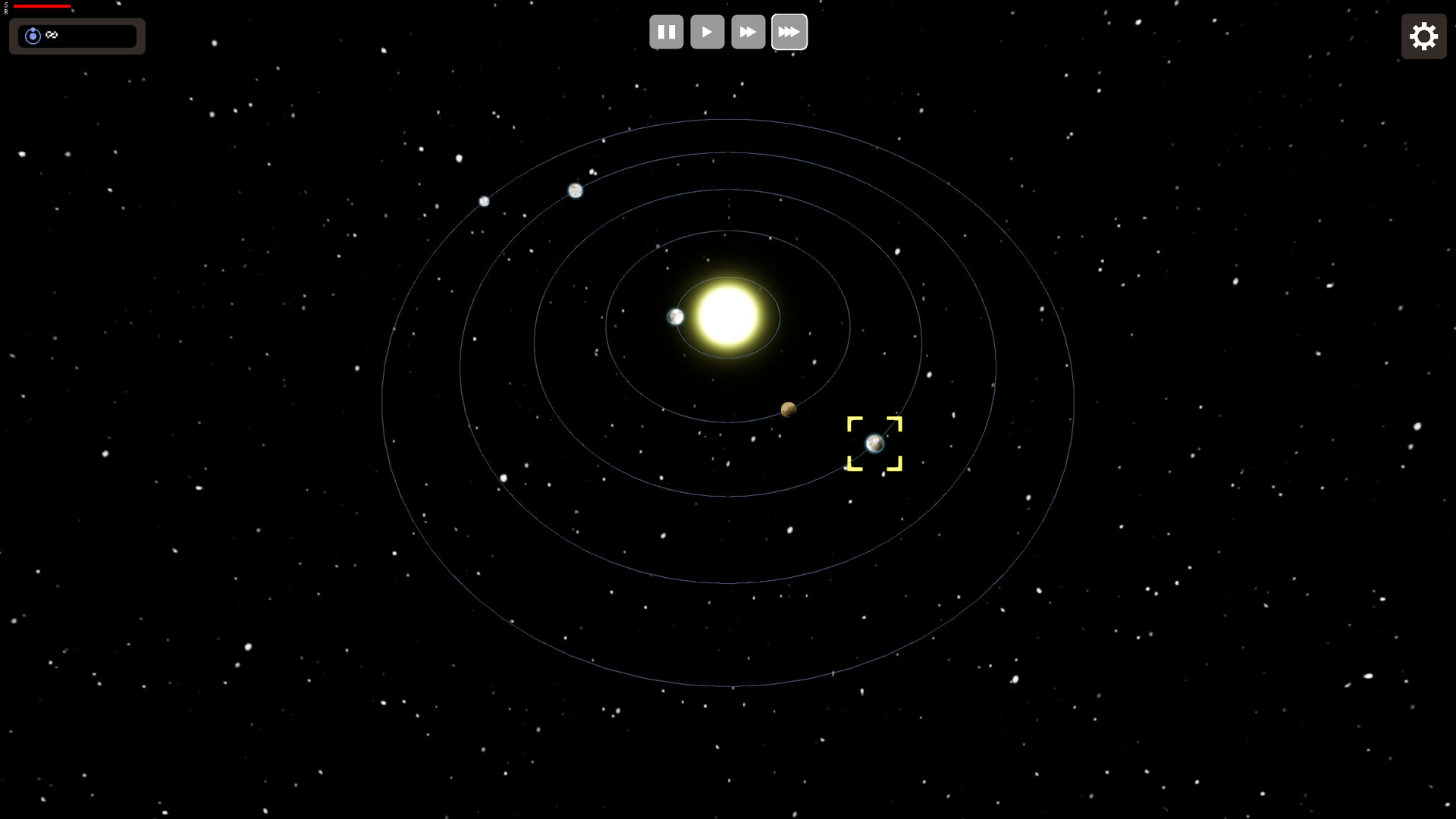The image size is (1456, 819).
Task: Open the dark resource panel below the red bar
Action: (x=76, y=36)
